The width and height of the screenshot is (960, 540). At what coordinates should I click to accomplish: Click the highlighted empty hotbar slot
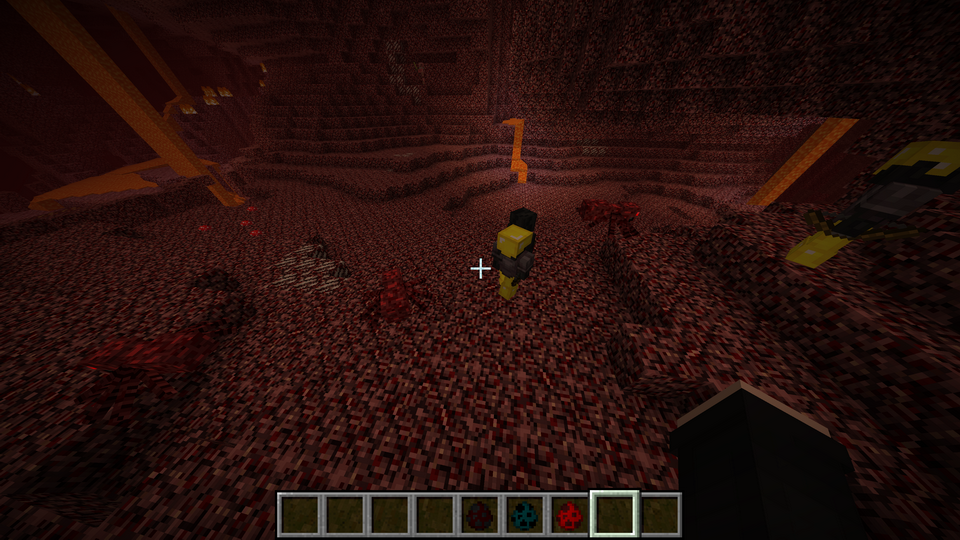[614, 515]
